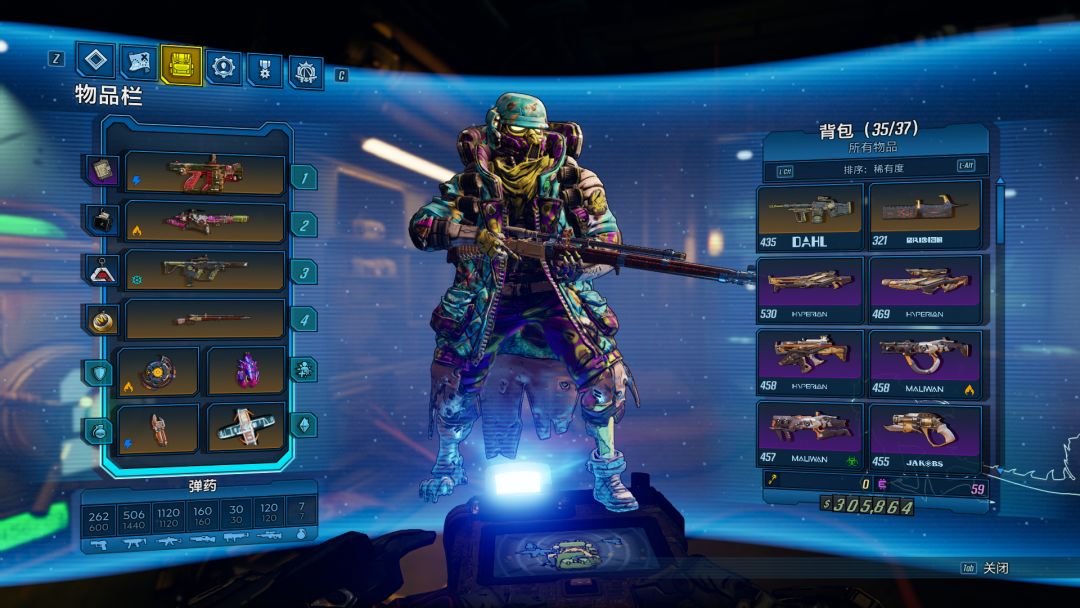
Task: Open the missions tab with diamond icon
Action: tap(96, 60)
